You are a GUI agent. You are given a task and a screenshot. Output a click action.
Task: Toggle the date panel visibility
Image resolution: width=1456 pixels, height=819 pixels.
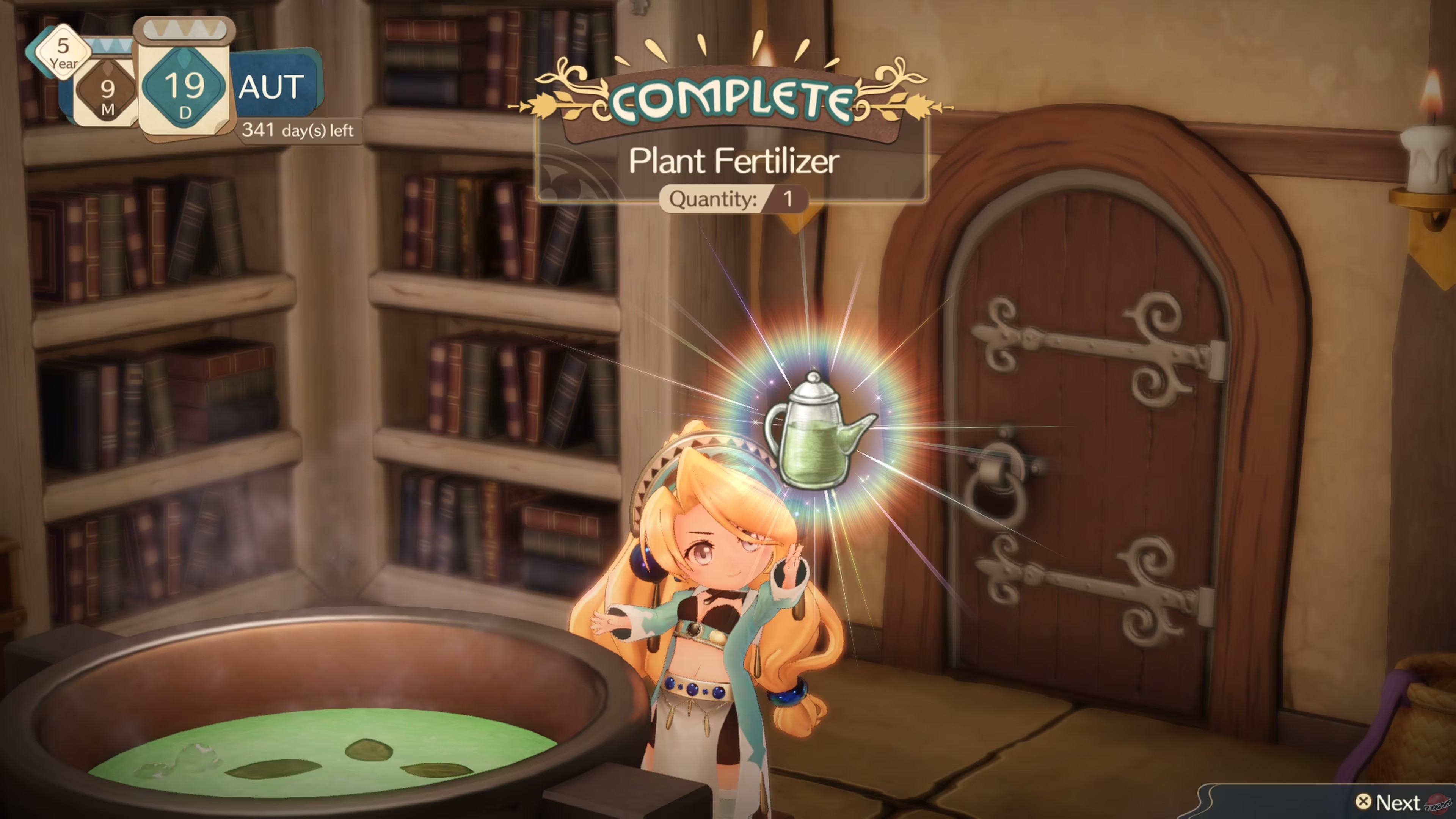tap(169, 85)
